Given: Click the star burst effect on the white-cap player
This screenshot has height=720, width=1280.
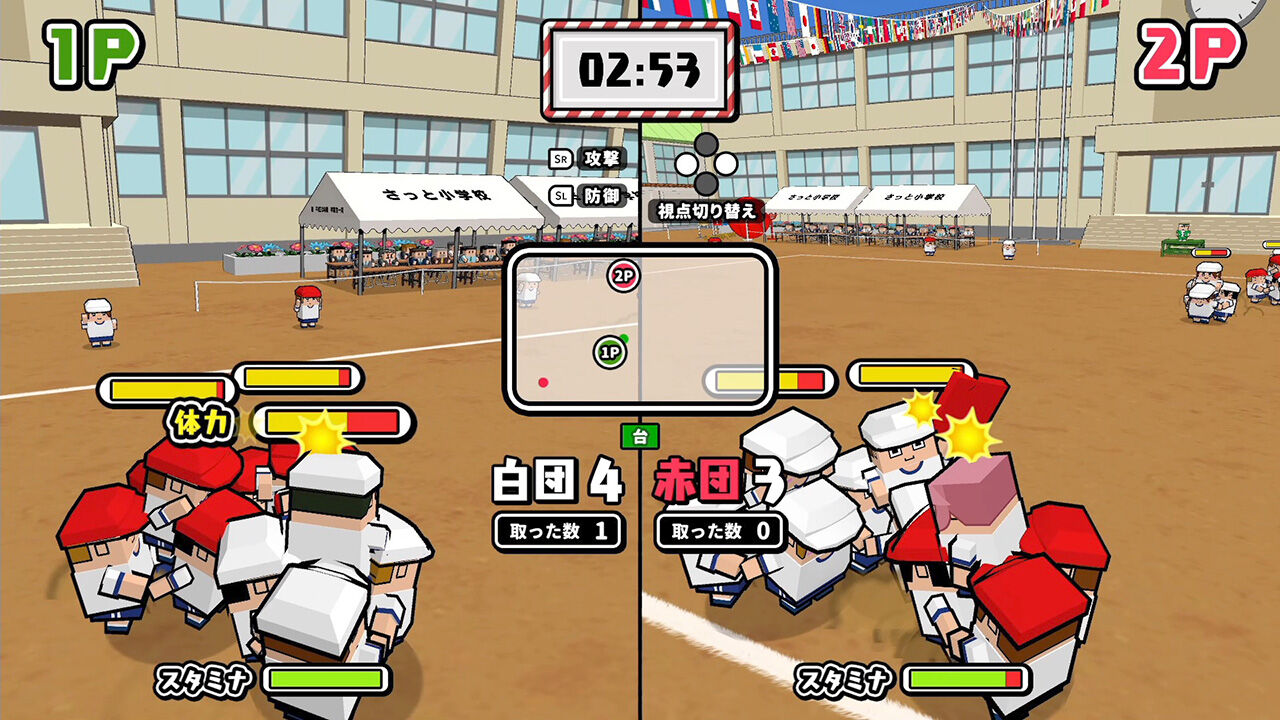Looking at the screenshot, I should [x=322, y=437].
